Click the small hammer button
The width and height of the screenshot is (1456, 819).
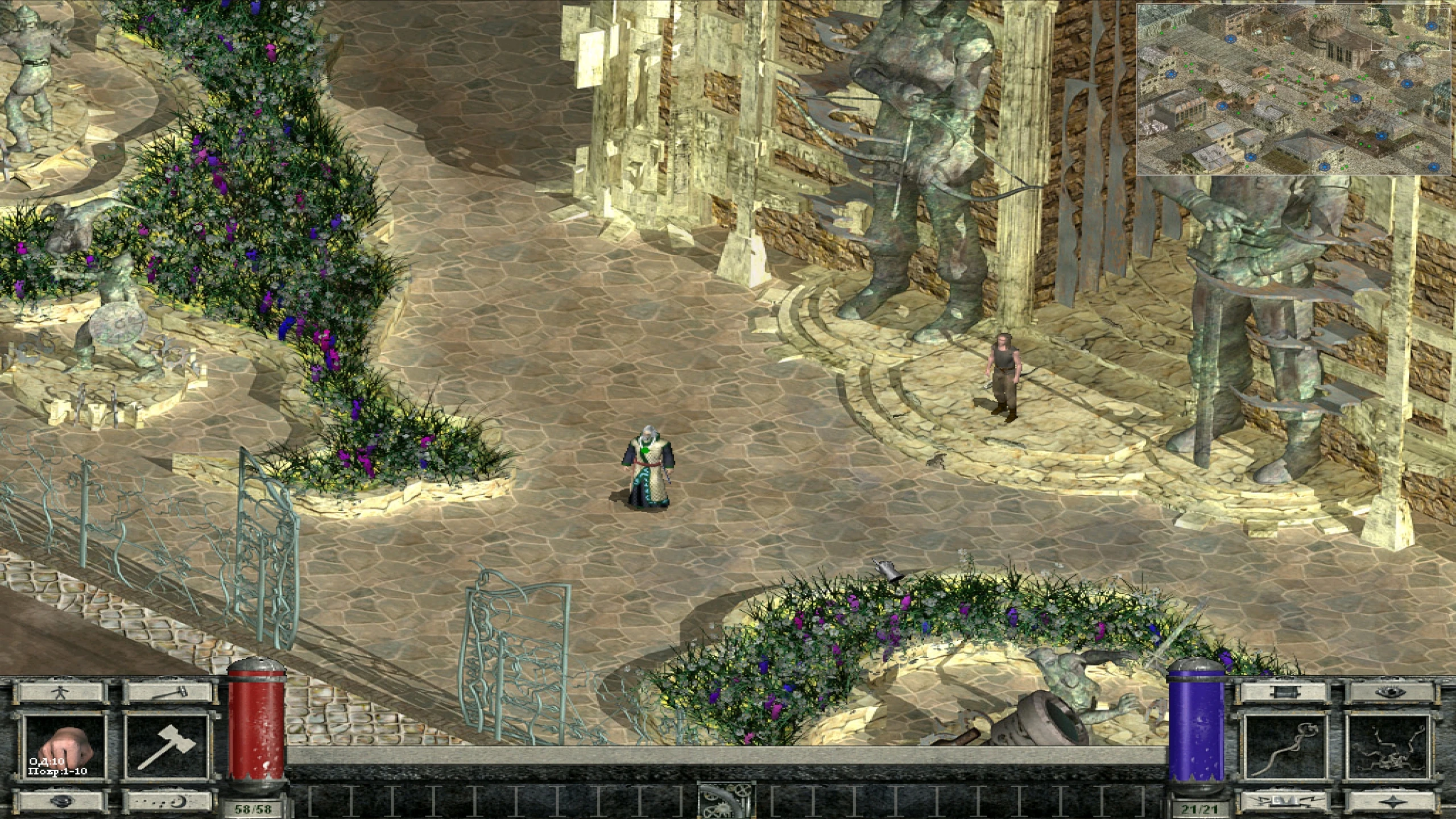tap(167, 692)
